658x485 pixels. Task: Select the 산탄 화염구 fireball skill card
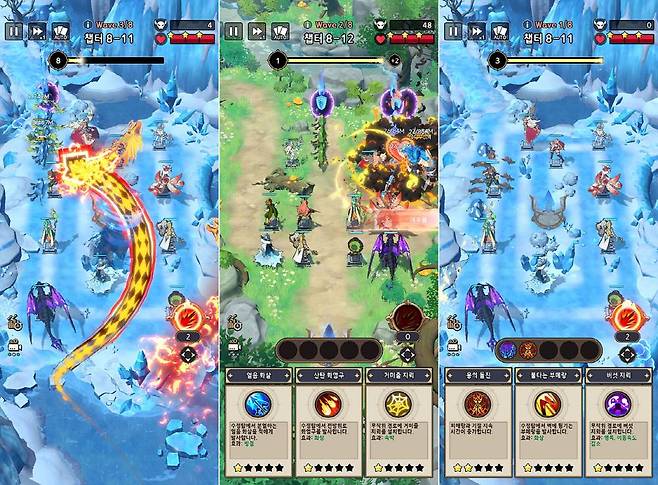click(327, 420)
